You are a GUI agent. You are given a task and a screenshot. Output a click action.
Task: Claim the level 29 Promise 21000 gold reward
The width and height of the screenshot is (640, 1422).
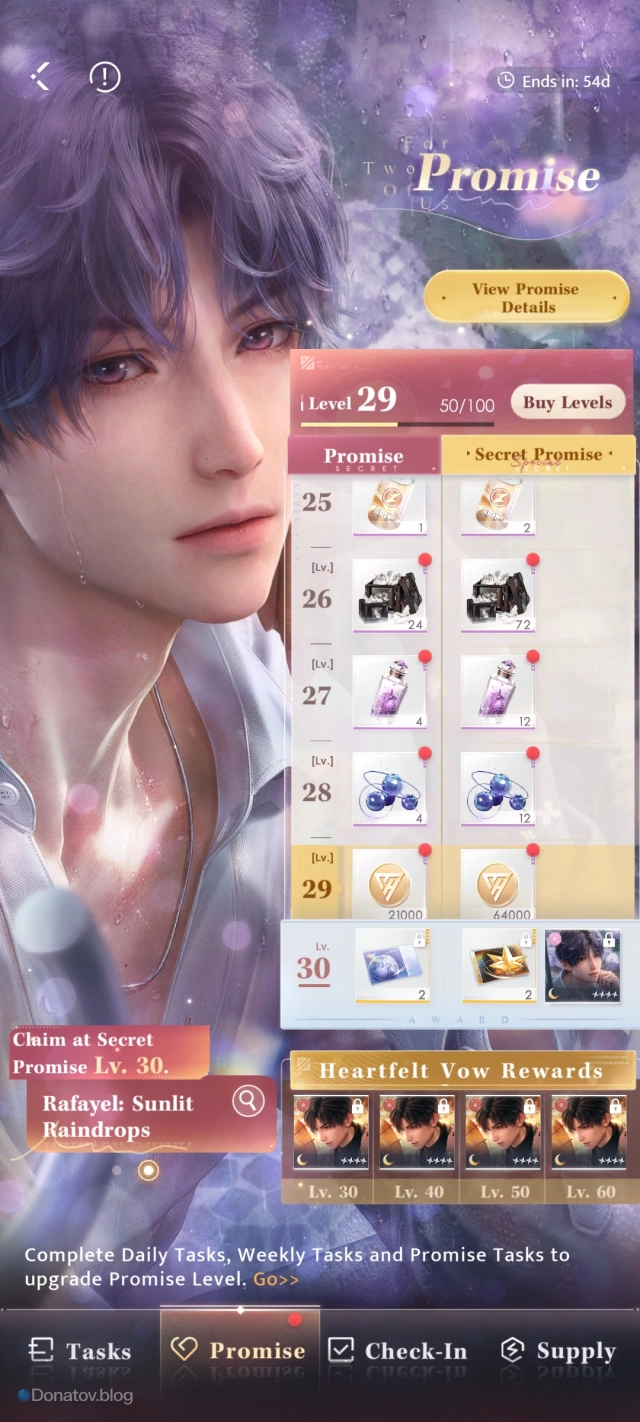[389, 885]
